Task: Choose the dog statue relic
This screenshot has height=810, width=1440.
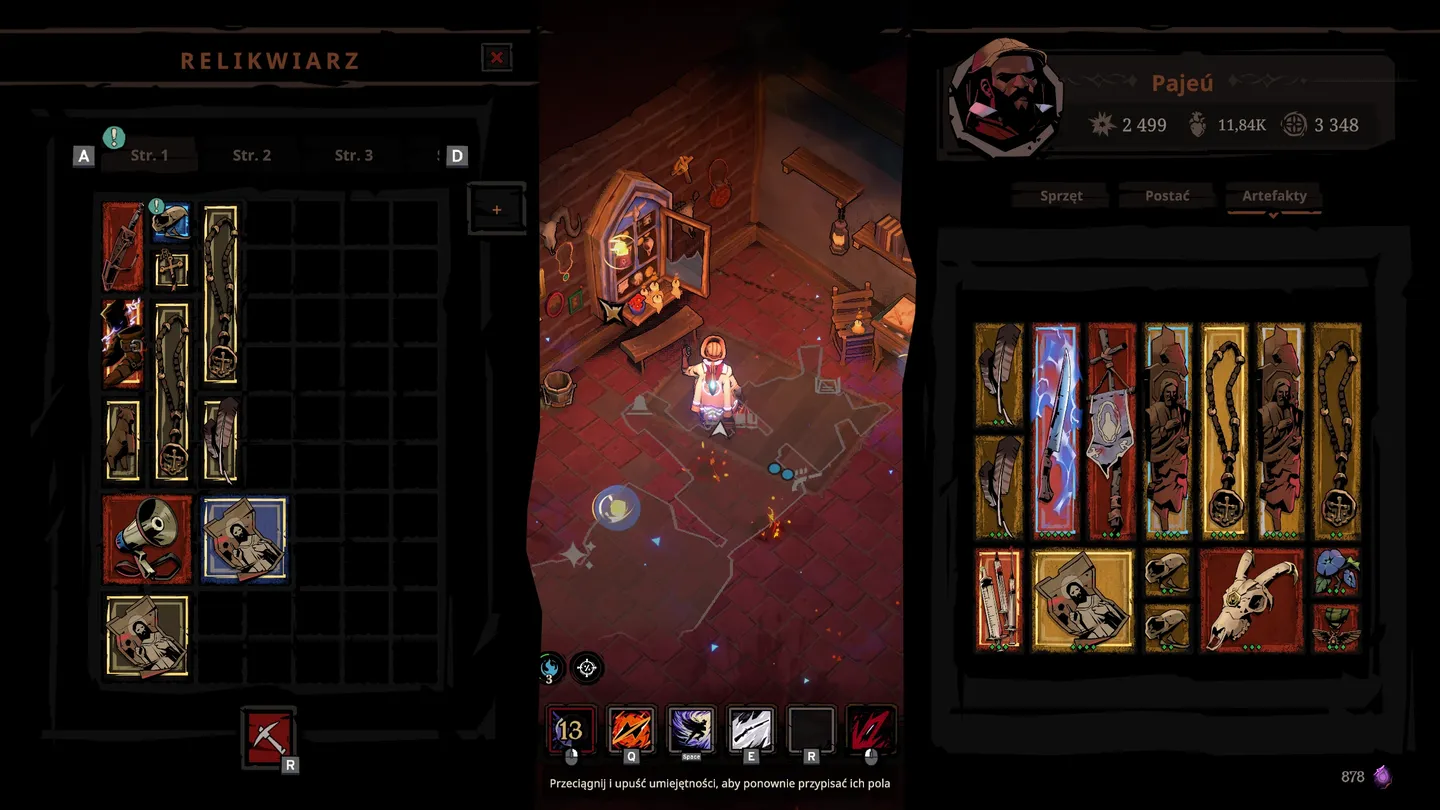Action: coord(122,441)
